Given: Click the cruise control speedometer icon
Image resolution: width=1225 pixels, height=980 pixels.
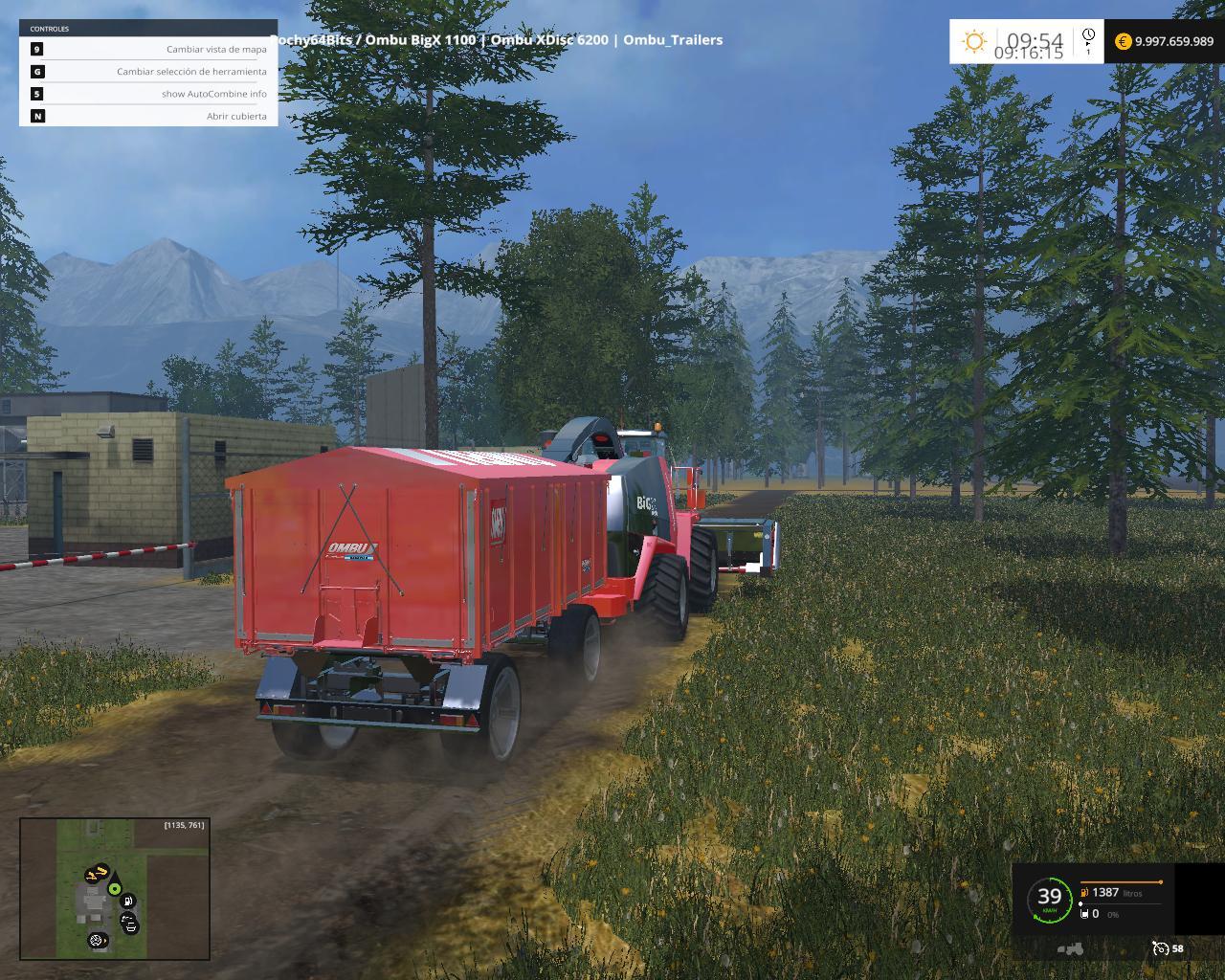Looking at the screenshot, I should [x=1161, y=948].
